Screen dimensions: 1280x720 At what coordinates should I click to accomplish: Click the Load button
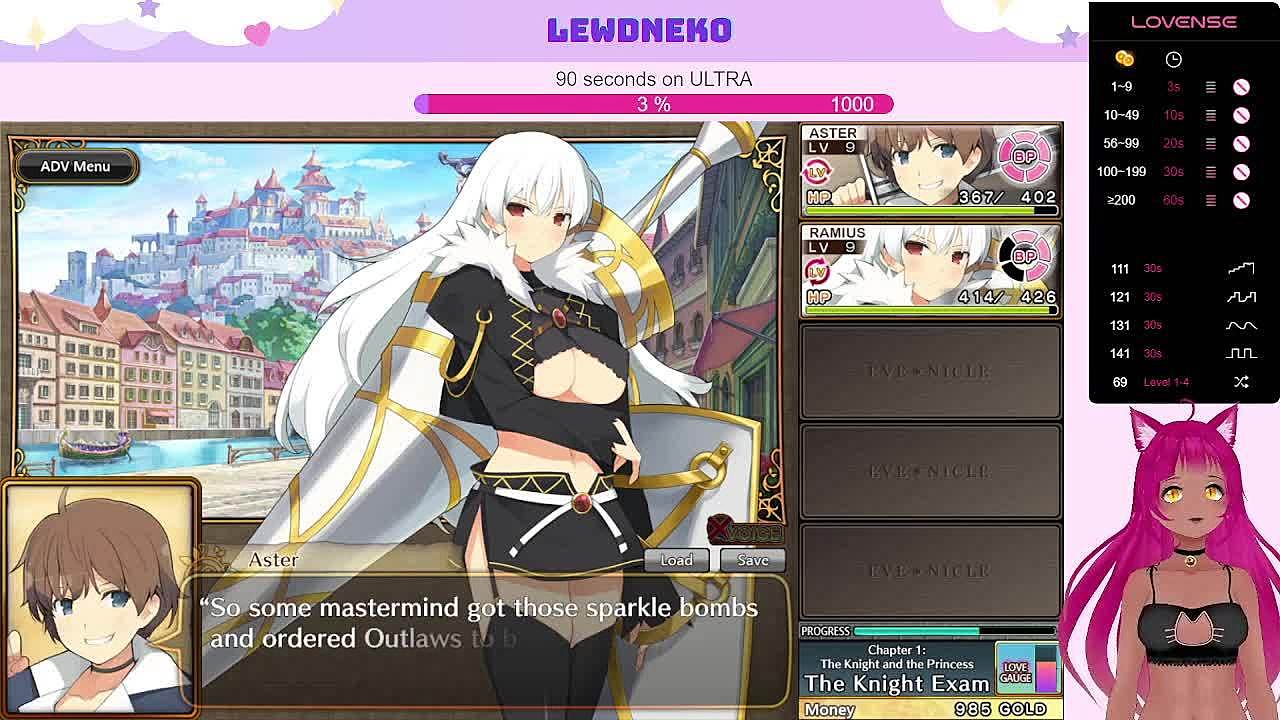(x=676, y=560)
